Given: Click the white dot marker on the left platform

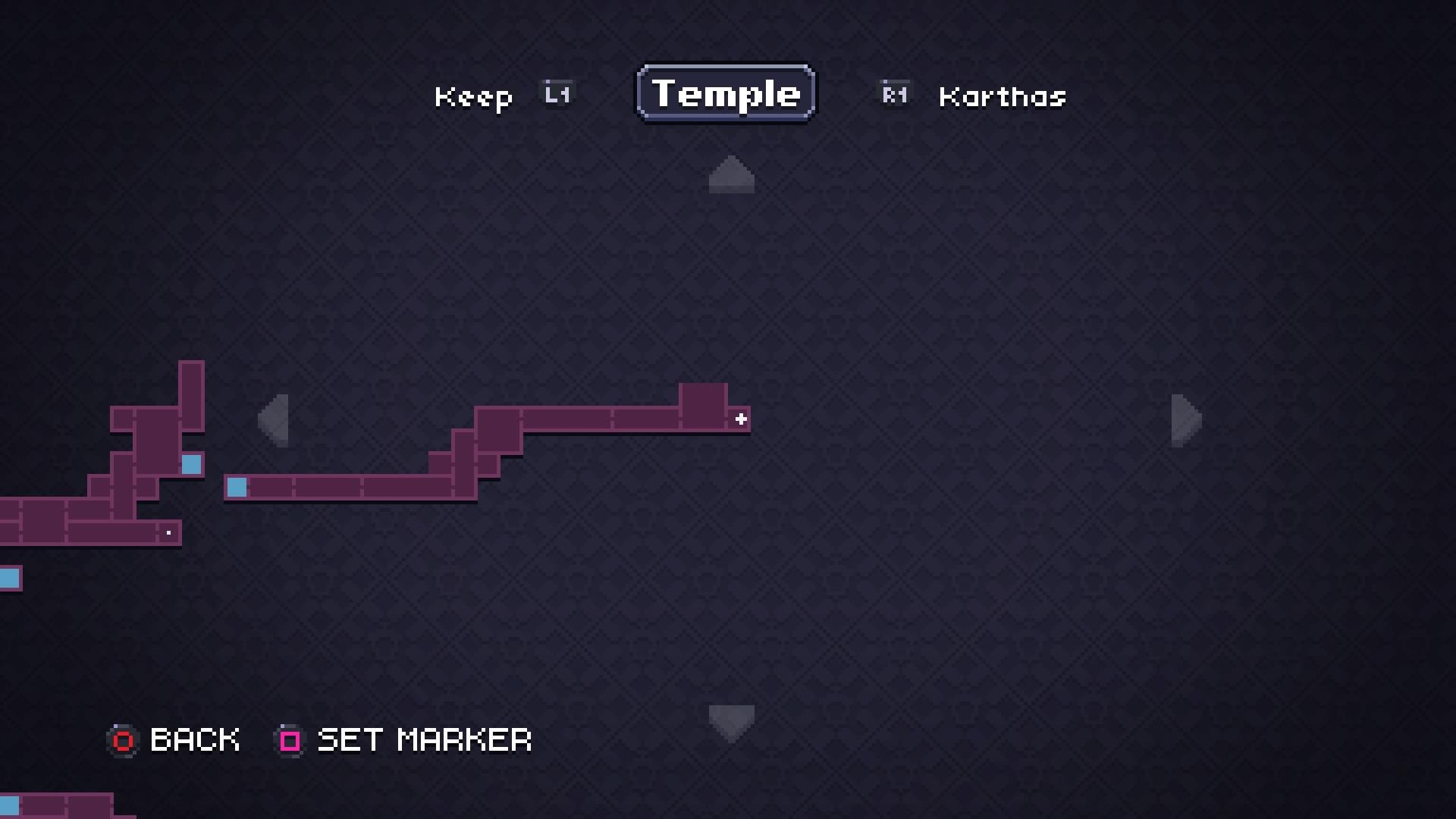Looking at the screenshot, I should [168, 532].
